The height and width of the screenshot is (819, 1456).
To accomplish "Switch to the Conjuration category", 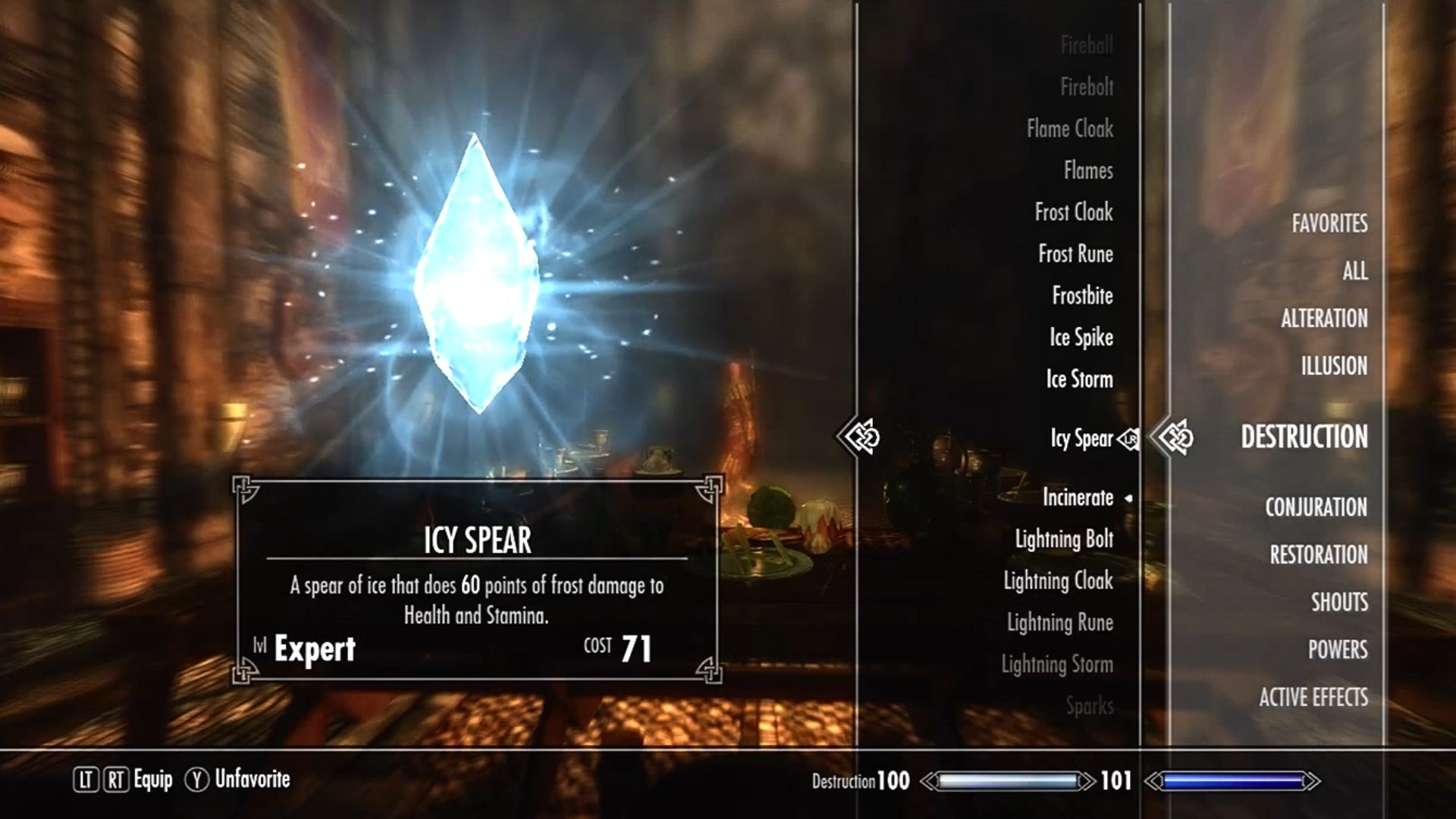I will pyautogui.click(x=1316, y=507).
